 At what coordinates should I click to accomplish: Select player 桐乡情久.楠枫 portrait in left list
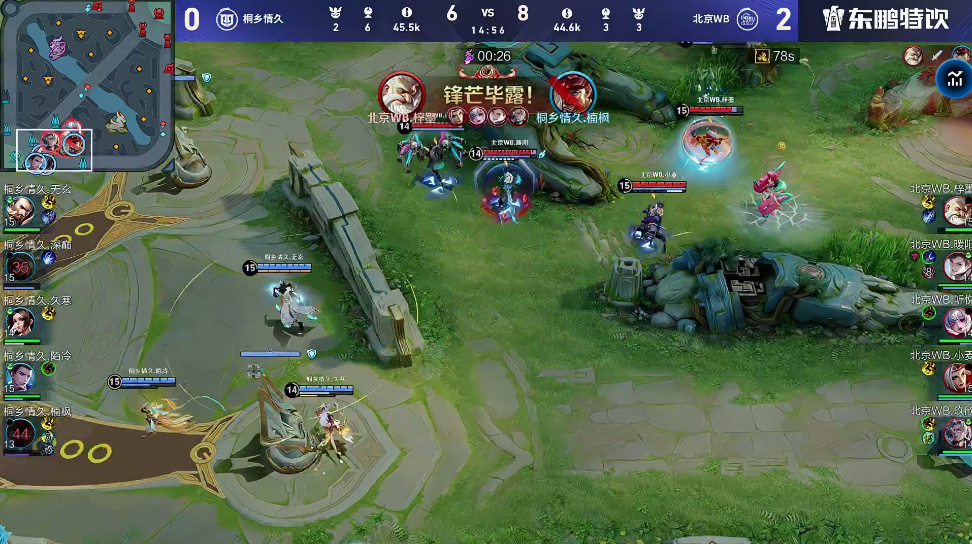[x=21, y=433]
